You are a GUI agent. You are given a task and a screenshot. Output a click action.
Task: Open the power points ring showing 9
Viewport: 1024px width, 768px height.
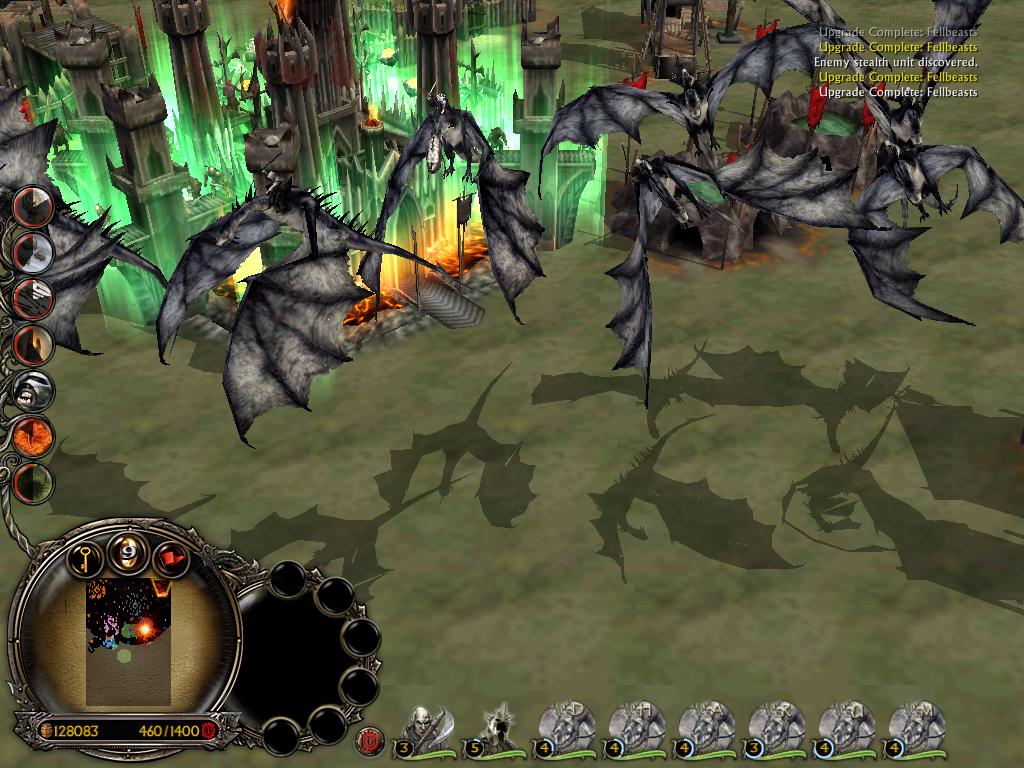[127, 552]
